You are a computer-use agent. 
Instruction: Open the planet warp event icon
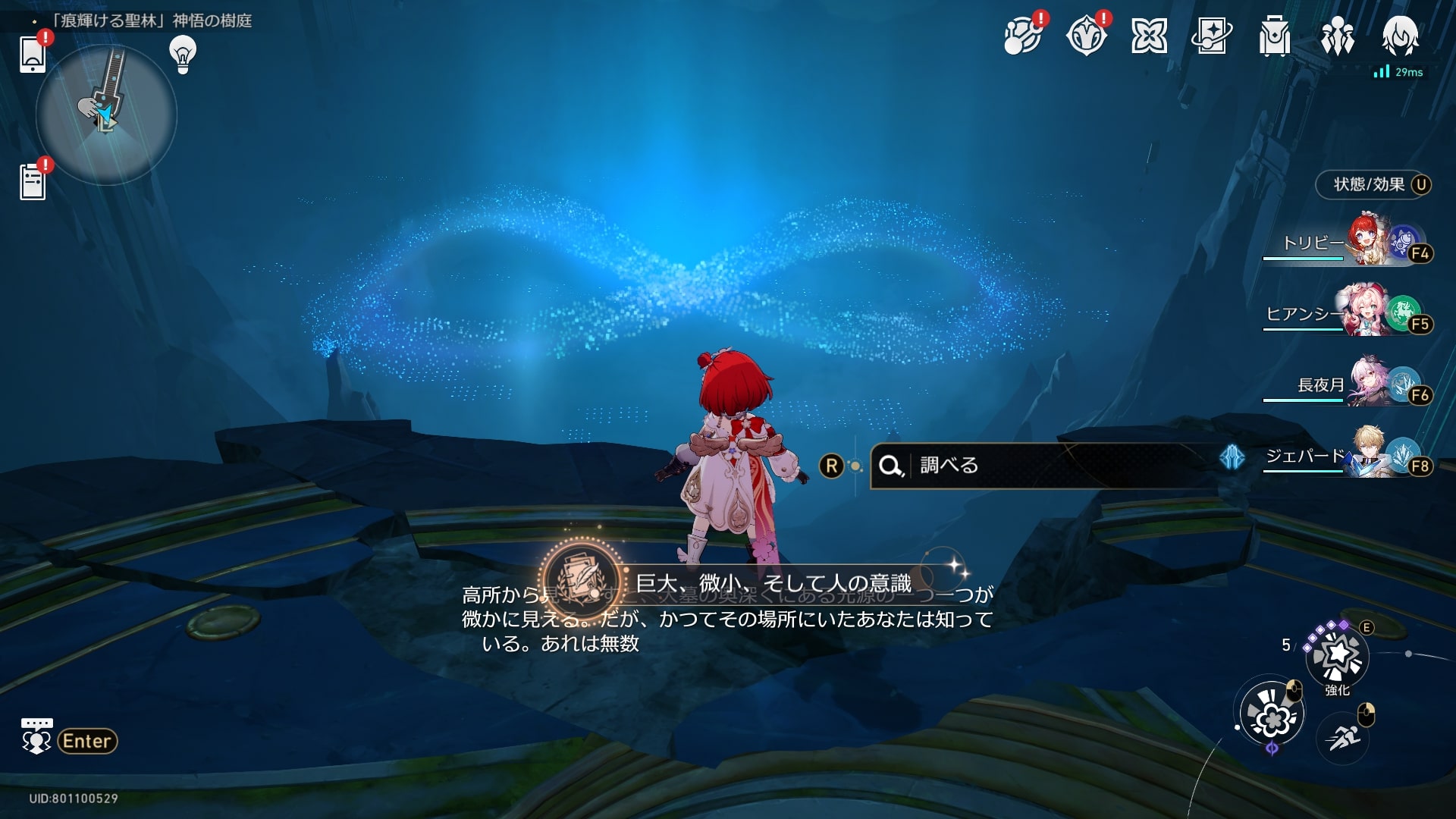pyautogui.click(x=1021, y=36)
